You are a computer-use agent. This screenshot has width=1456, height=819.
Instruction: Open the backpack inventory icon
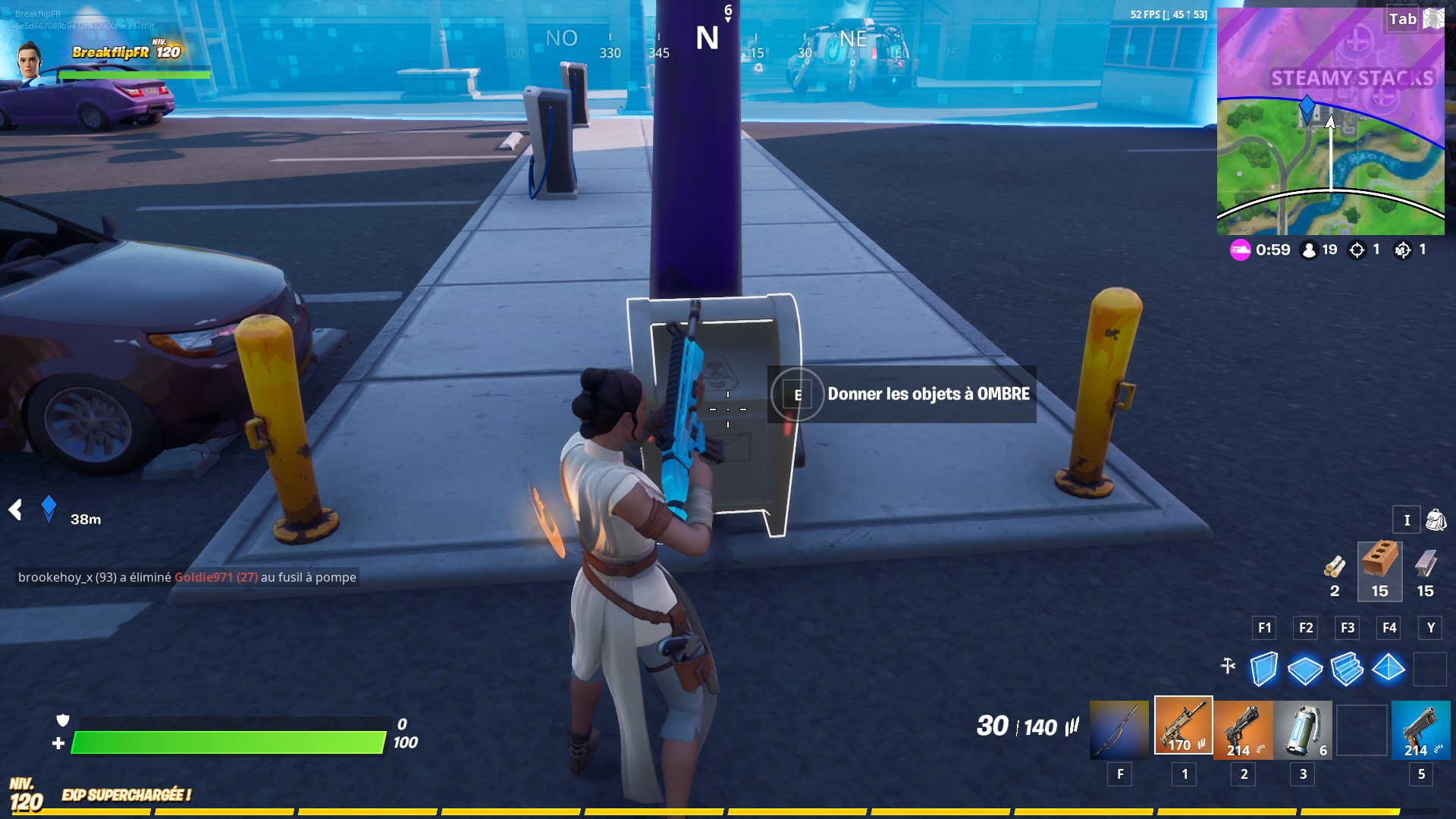pyautogui.click(x=1436, y=520)
